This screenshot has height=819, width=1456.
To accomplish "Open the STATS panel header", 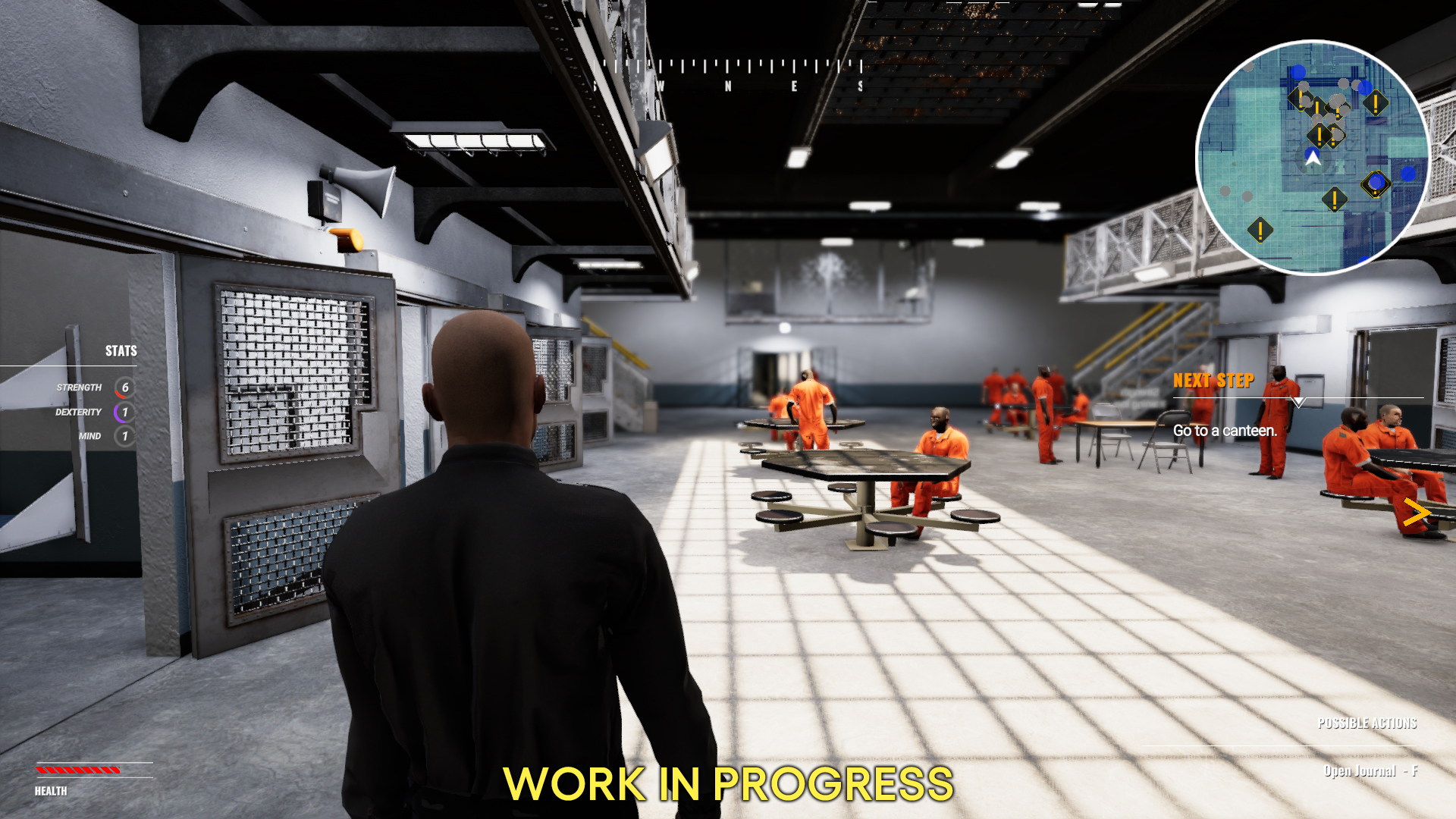I will click(x=121, y=351).
